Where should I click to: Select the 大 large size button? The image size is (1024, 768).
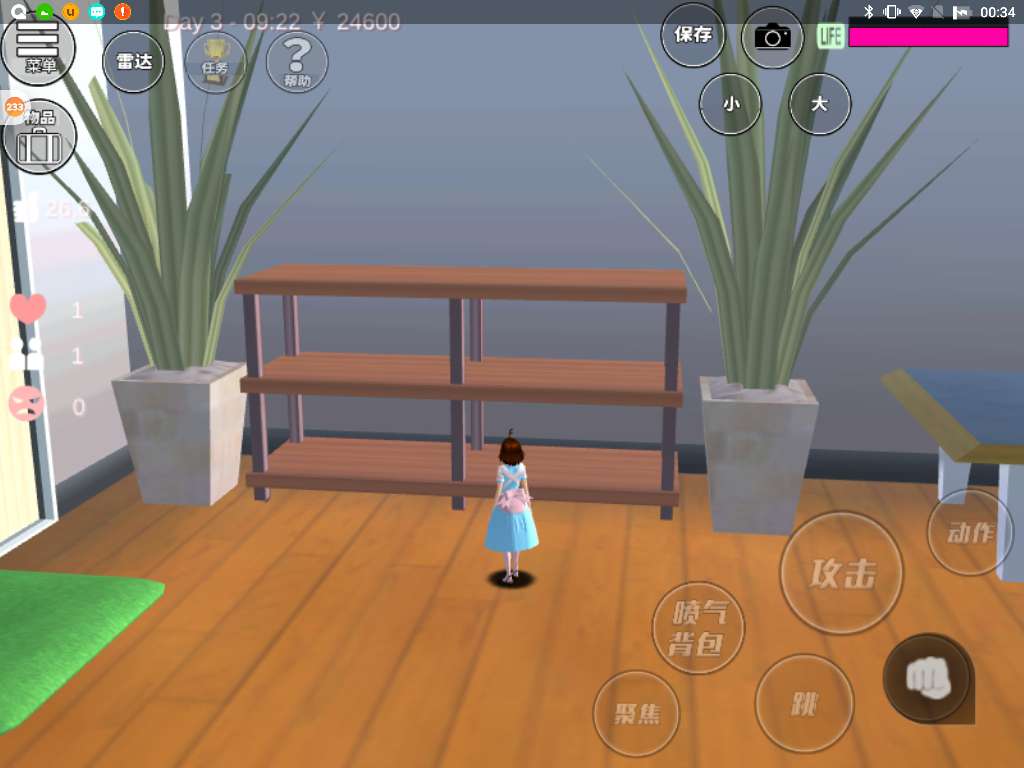point(820,103)
